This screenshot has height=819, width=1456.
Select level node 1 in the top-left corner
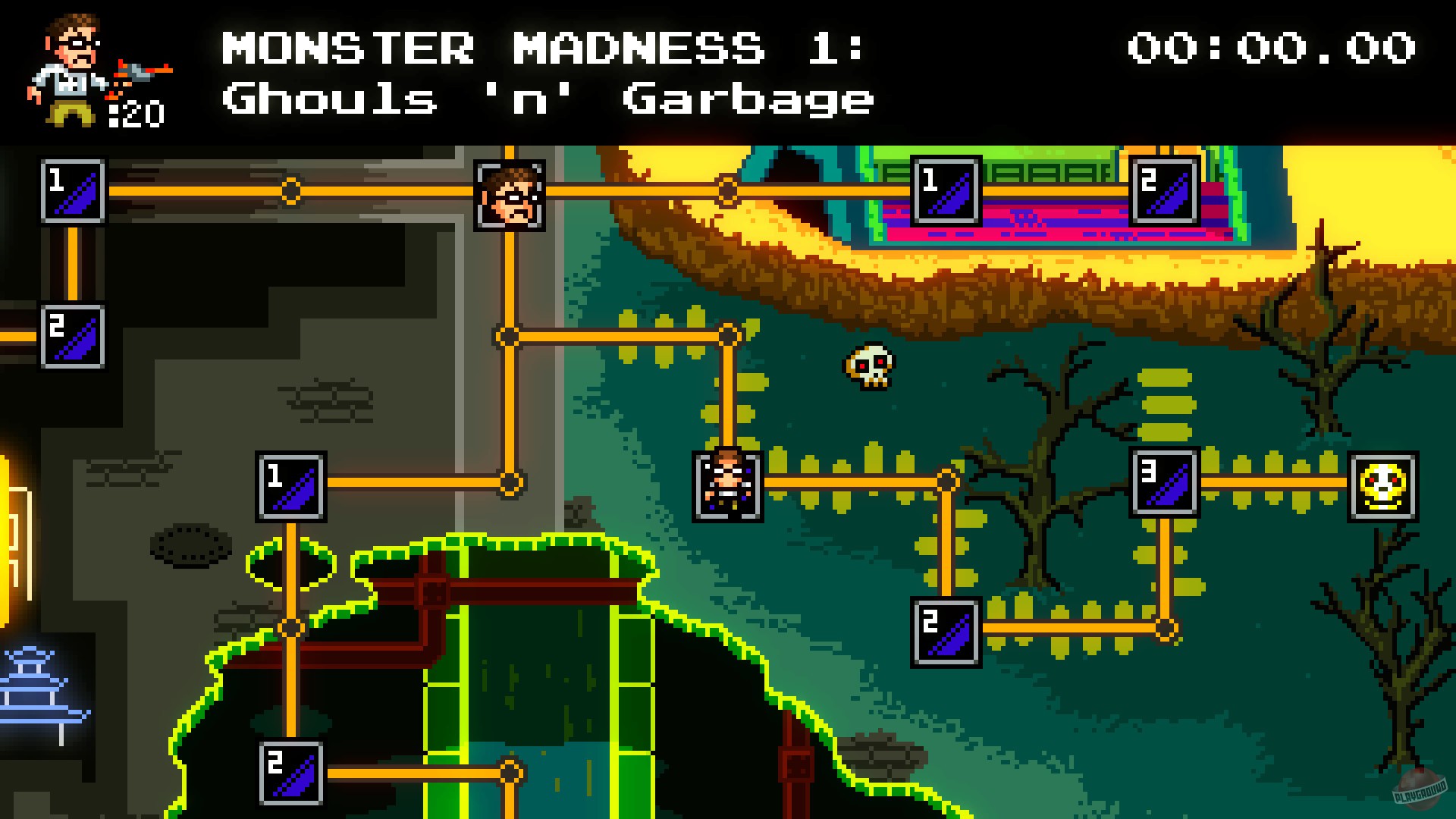pos(72,192)
